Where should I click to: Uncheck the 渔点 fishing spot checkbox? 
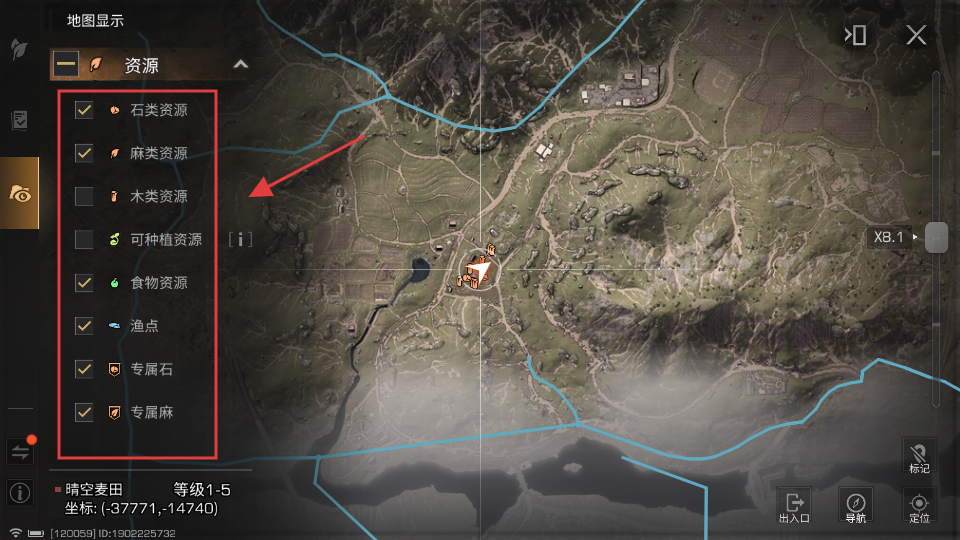[84, 326]
